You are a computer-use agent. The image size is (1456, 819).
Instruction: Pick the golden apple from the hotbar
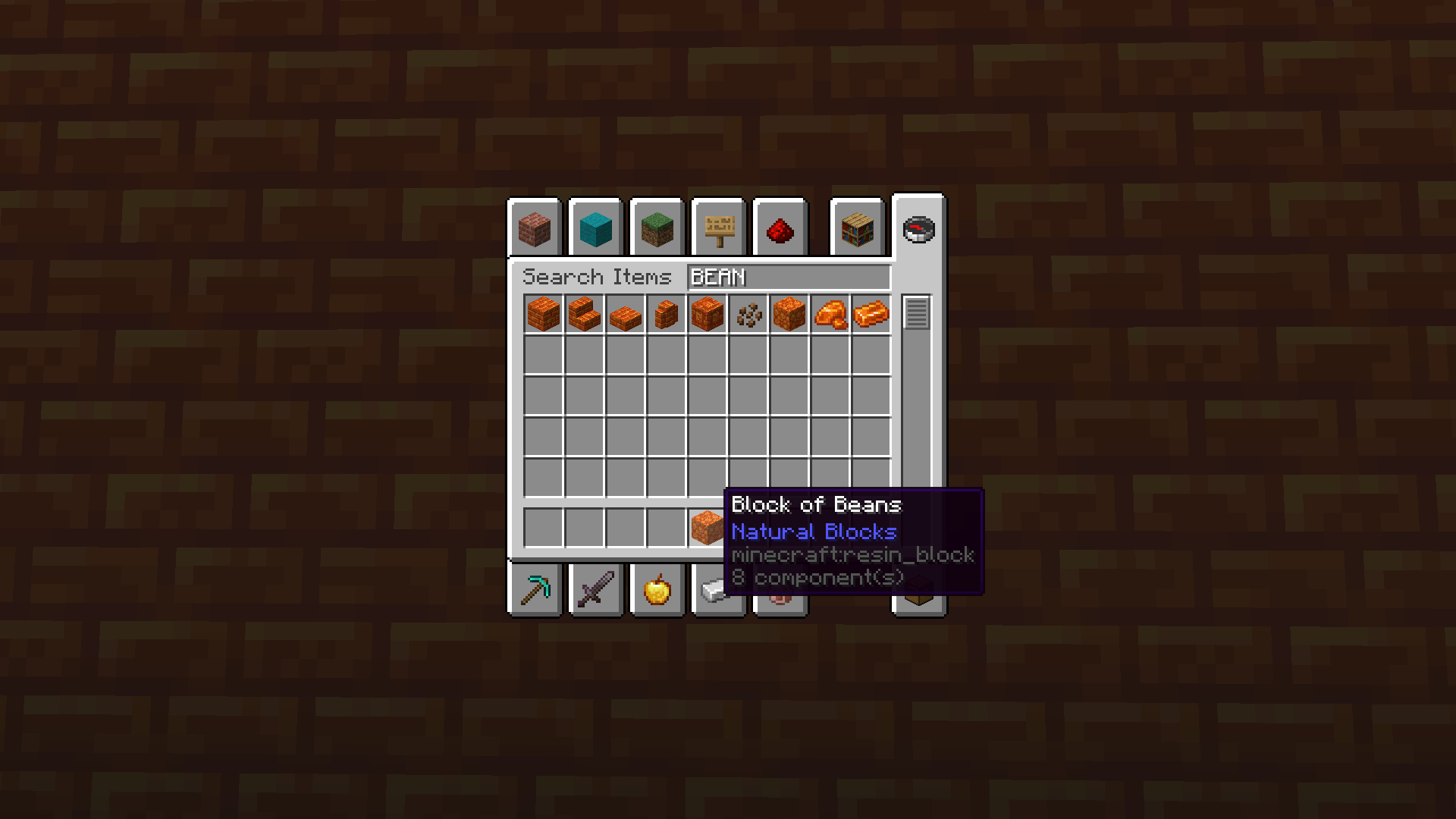(656, 590)
